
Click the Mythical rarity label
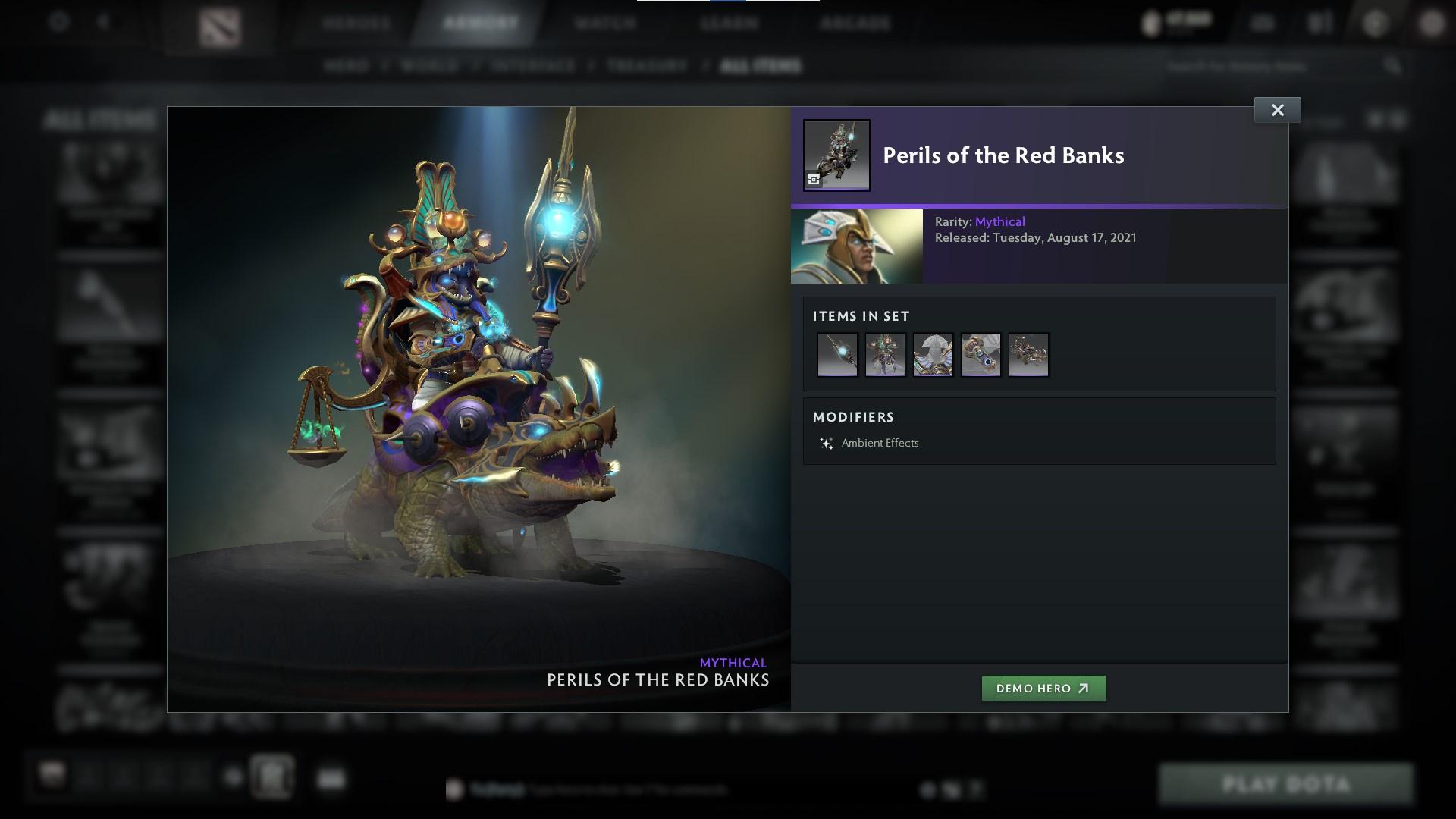point(1002,221)
